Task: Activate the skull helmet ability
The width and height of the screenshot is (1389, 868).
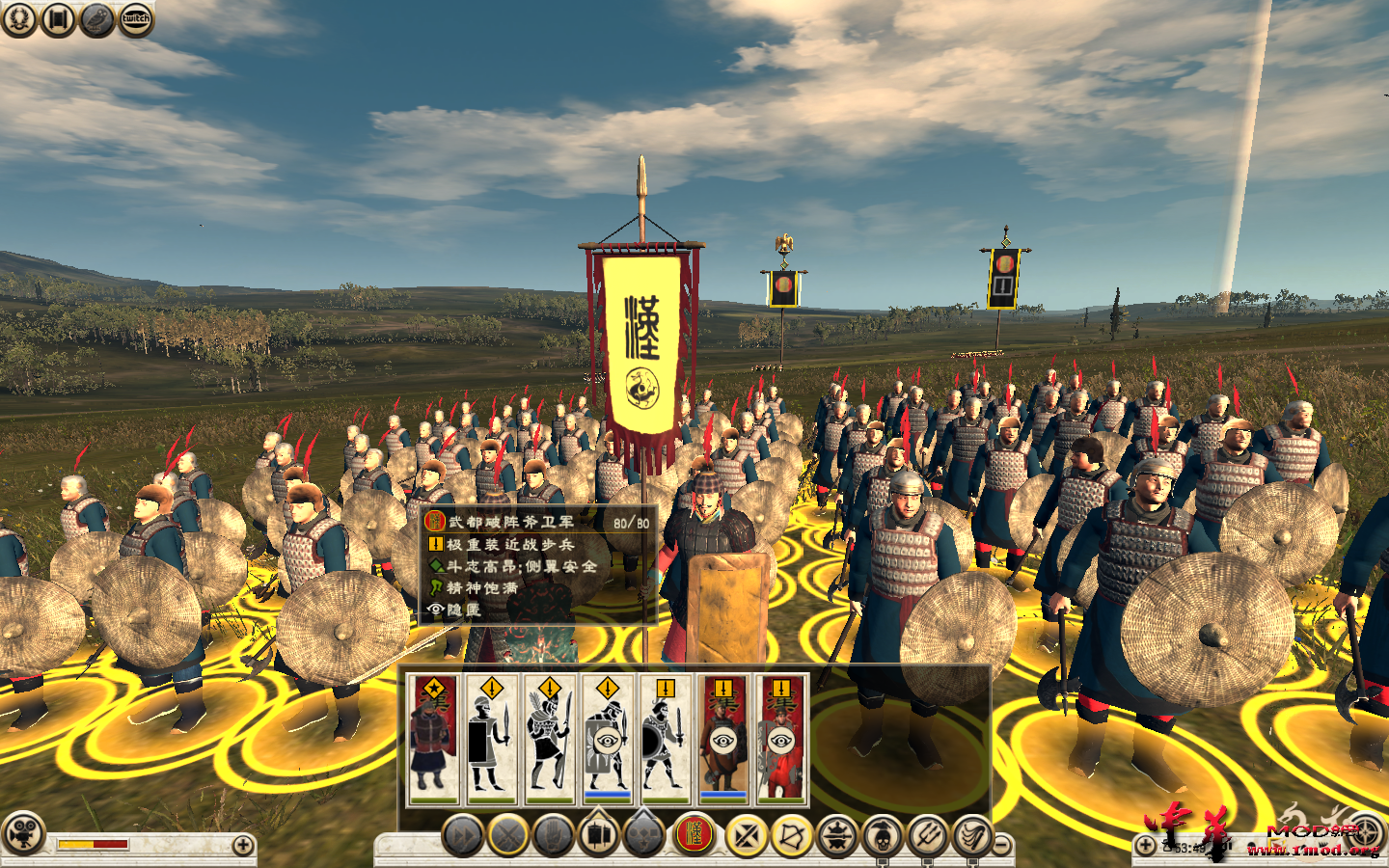Action: 882,835
